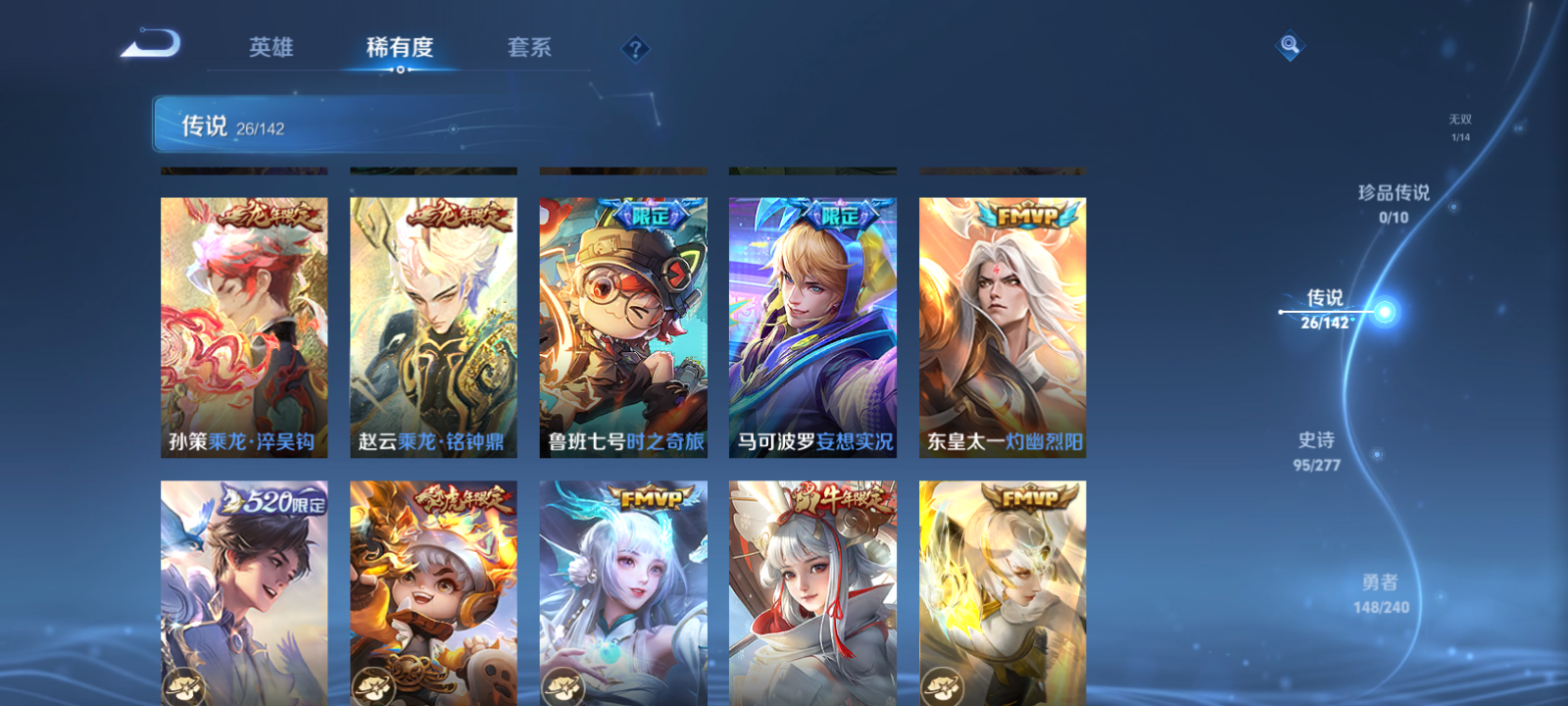Viewport: 1568px width, 706px height.
Task: Click the glowing progress node beside 传说
Action: pos(1386,312)
